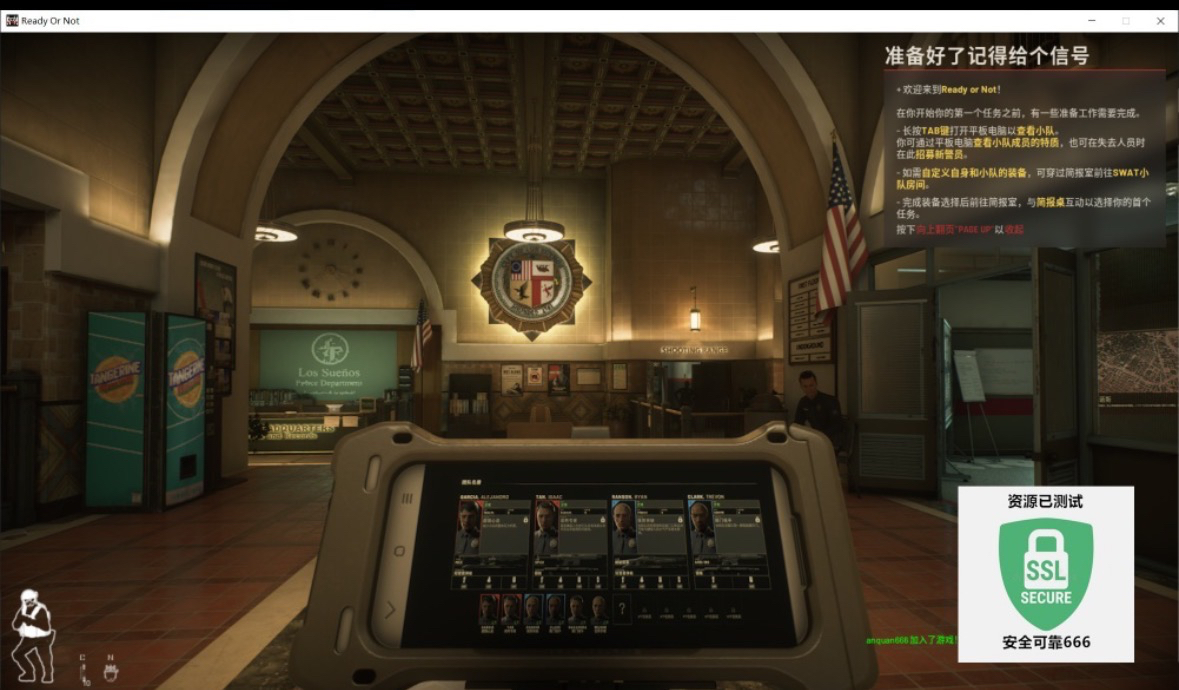Choose Clark Trevor's squad member card
The height and width of the screenshot is (690, 1179).
click(x=723, y=528)
